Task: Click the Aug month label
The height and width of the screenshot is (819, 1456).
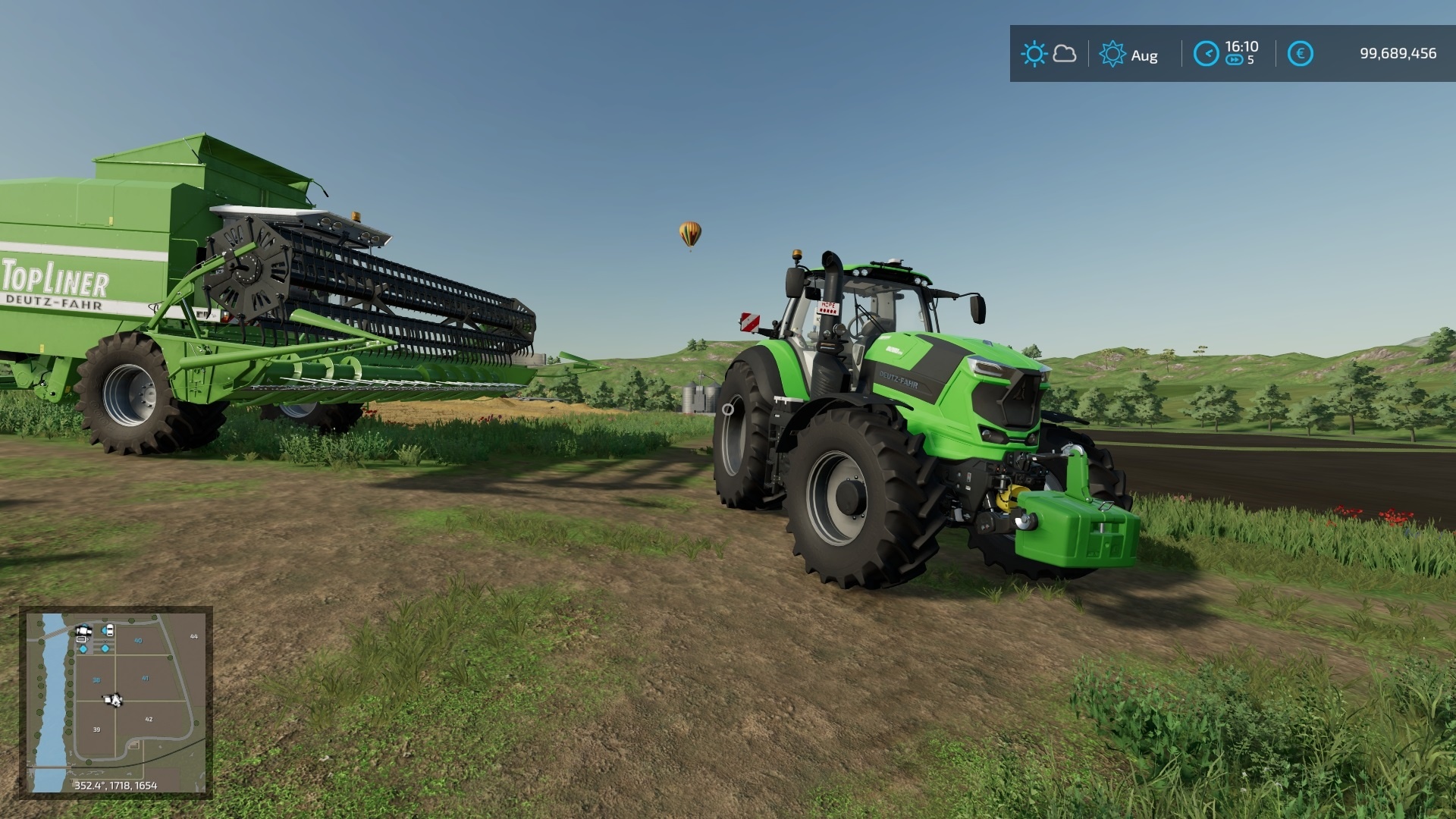Action: pyautogui.click(x=1145, y=55)
